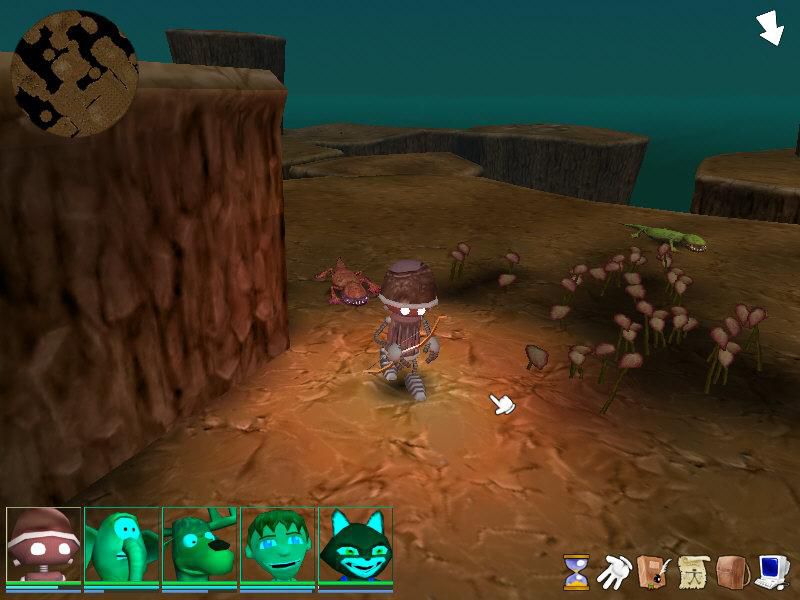Open the leather backpack inventory
Viewport: 800px width, 600px height.
pyautogui.click(x=730, y=572)
